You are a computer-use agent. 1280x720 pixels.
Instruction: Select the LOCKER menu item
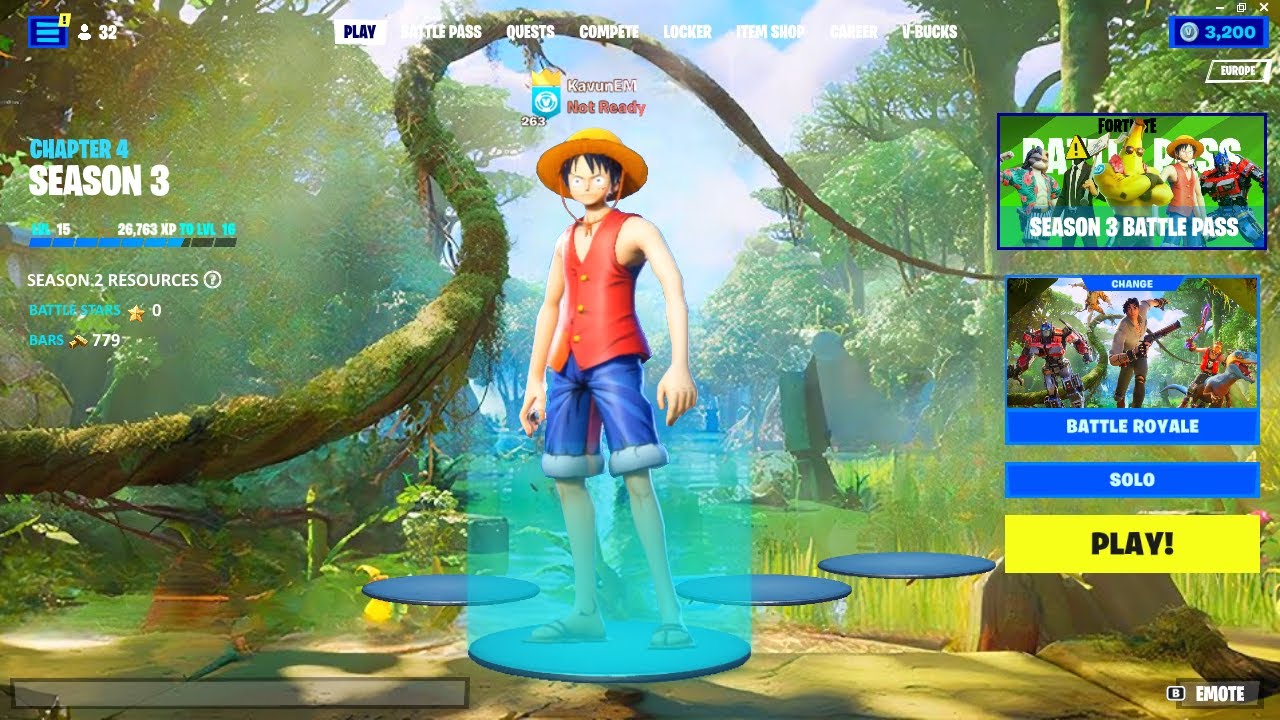pyautogui.click(x=687, y=32)
